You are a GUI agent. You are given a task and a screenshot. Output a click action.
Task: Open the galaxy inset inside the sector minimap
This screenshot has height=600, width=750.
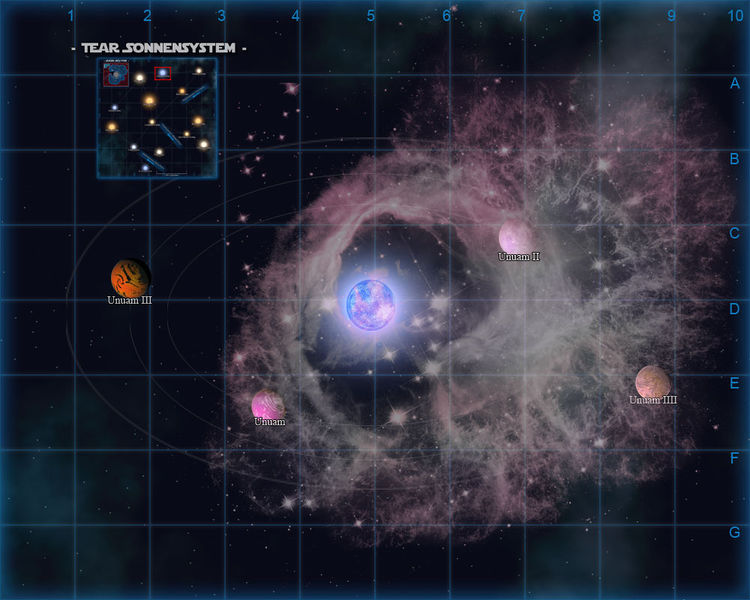tap(114, 76)
